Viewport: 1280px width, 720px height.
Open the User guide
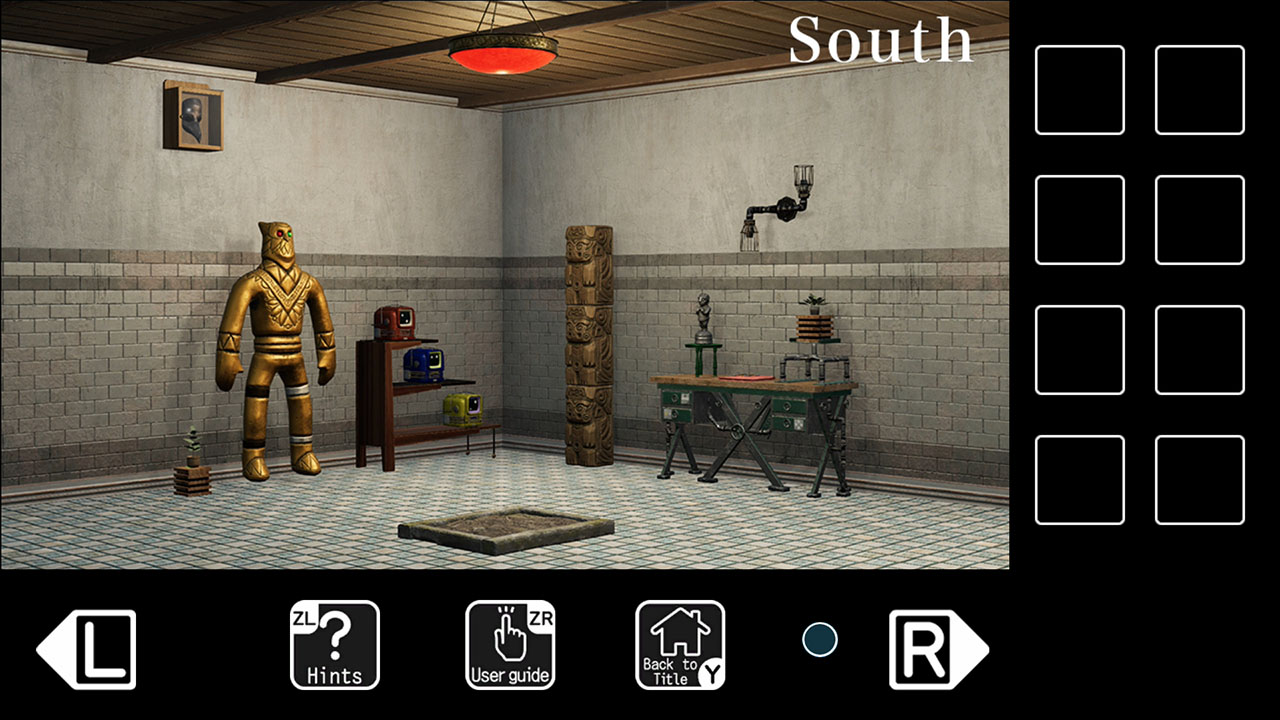(x=510, y=645)
